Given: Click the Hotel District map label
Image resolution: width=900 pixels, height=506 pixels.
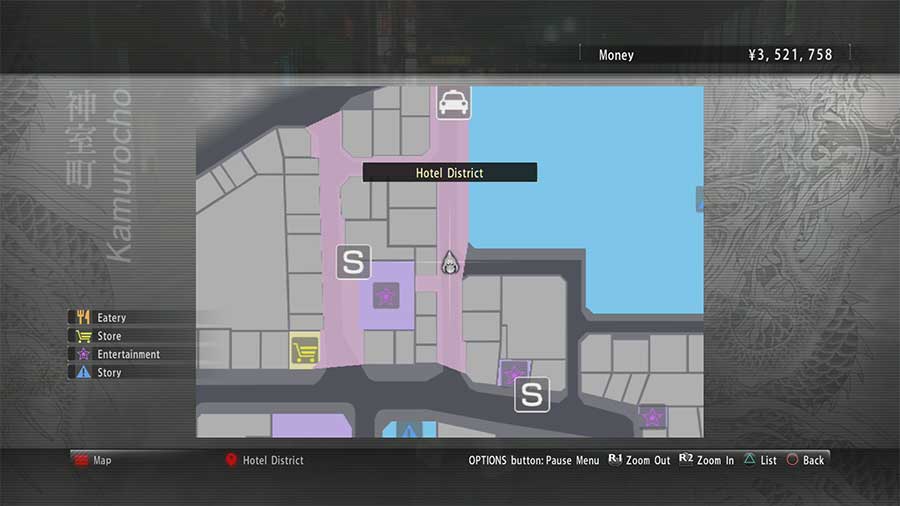Looking at the screenshot, I should tap(449, 173).
